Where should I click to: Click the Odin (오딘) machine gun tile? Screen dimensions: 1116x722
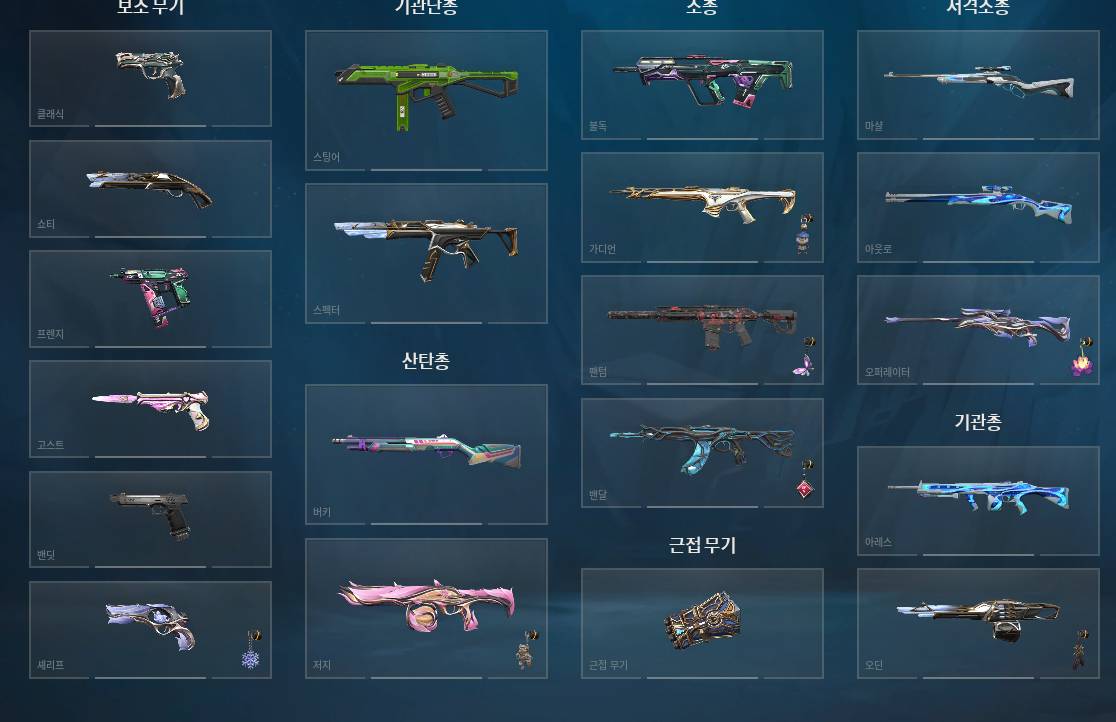[978, 623]
